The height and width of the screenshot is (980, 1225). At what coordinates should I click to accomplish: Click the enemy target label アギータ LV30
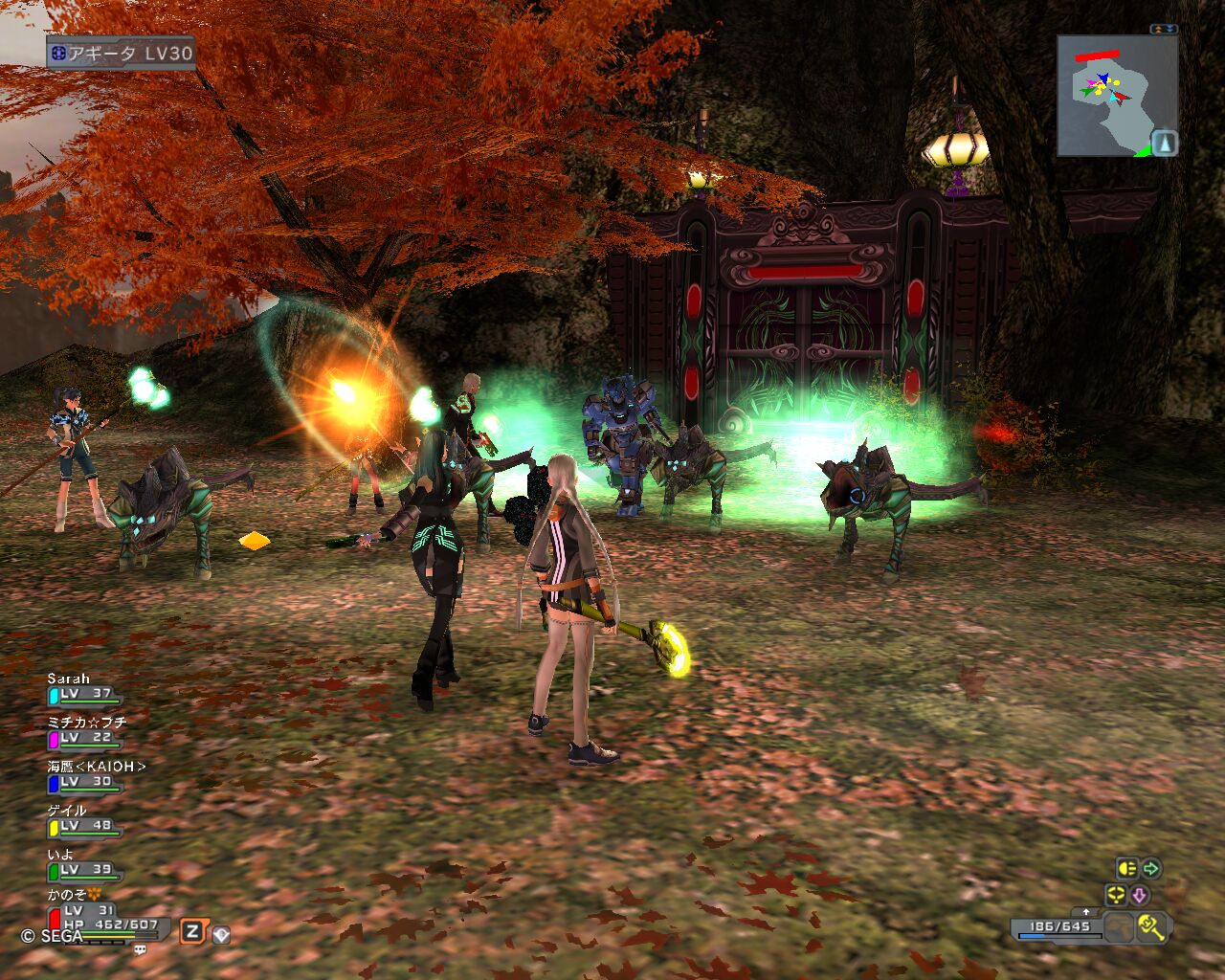click(122, 54)
